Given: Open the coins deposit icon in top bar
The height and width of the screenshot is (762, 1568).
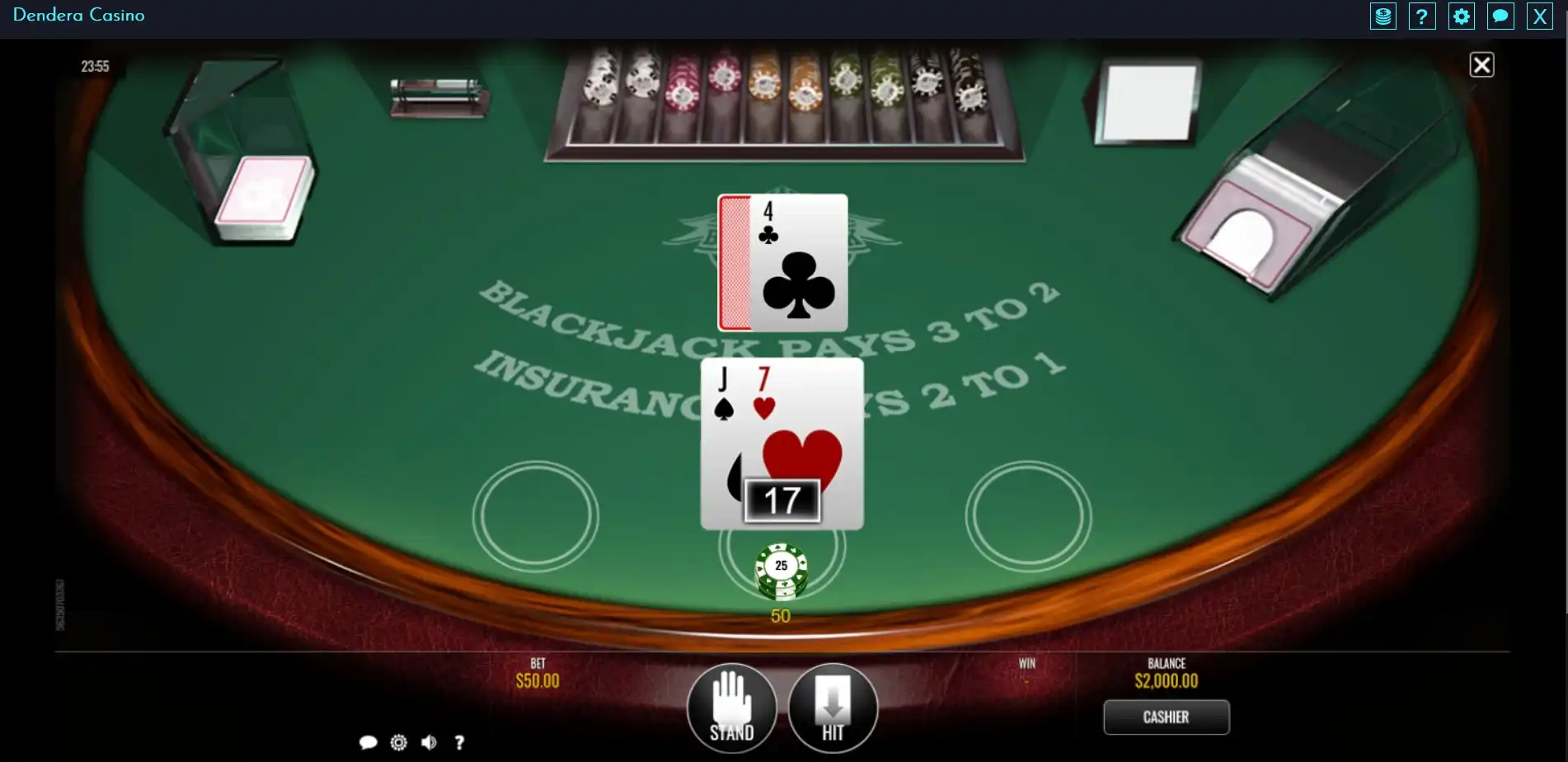Looking at the screenshot, I should (1383, 16).
